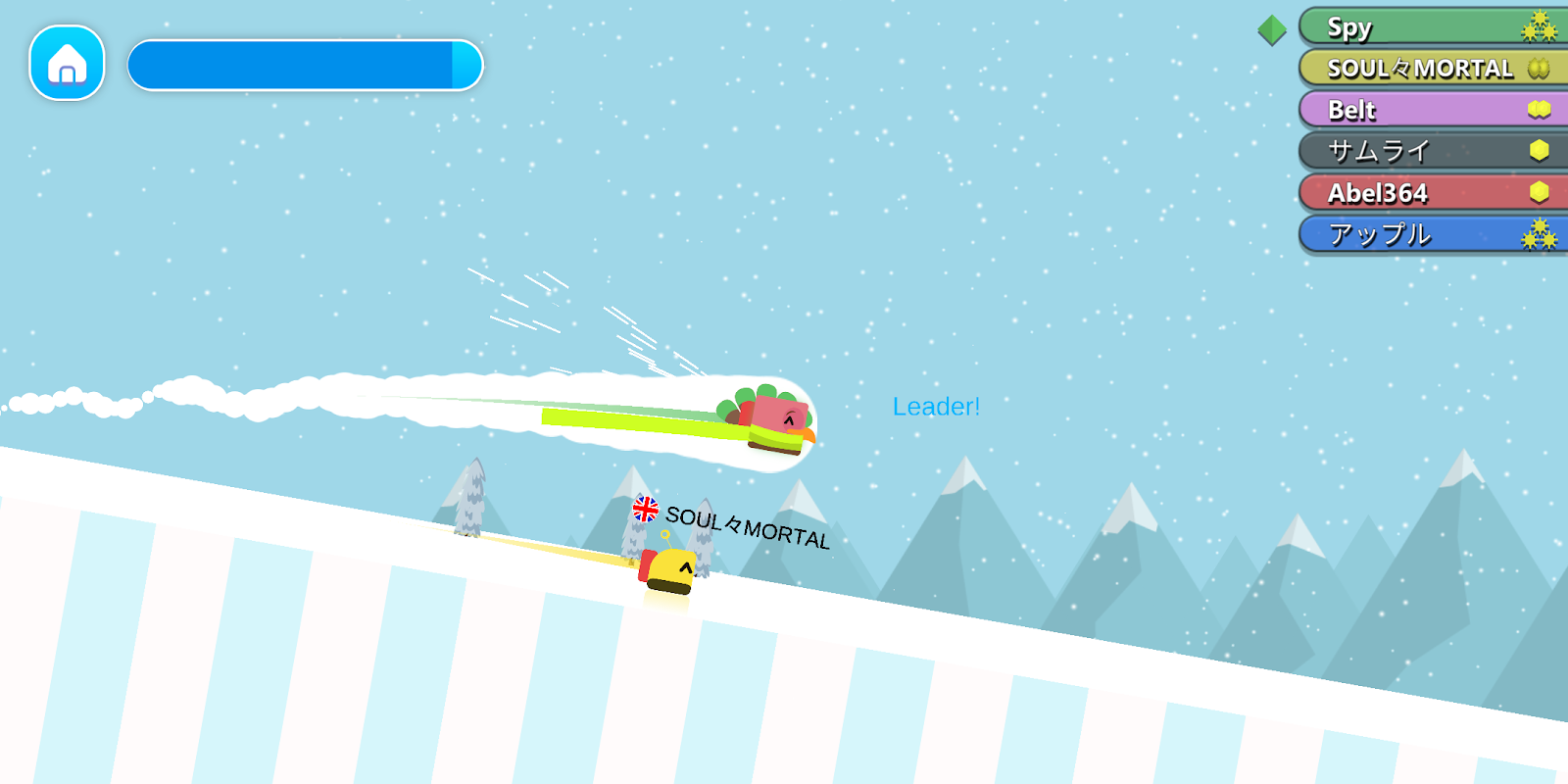This screenshot has width=1568, height=784.
Task: Tap the home button
Action: click(x=67, y=64)
